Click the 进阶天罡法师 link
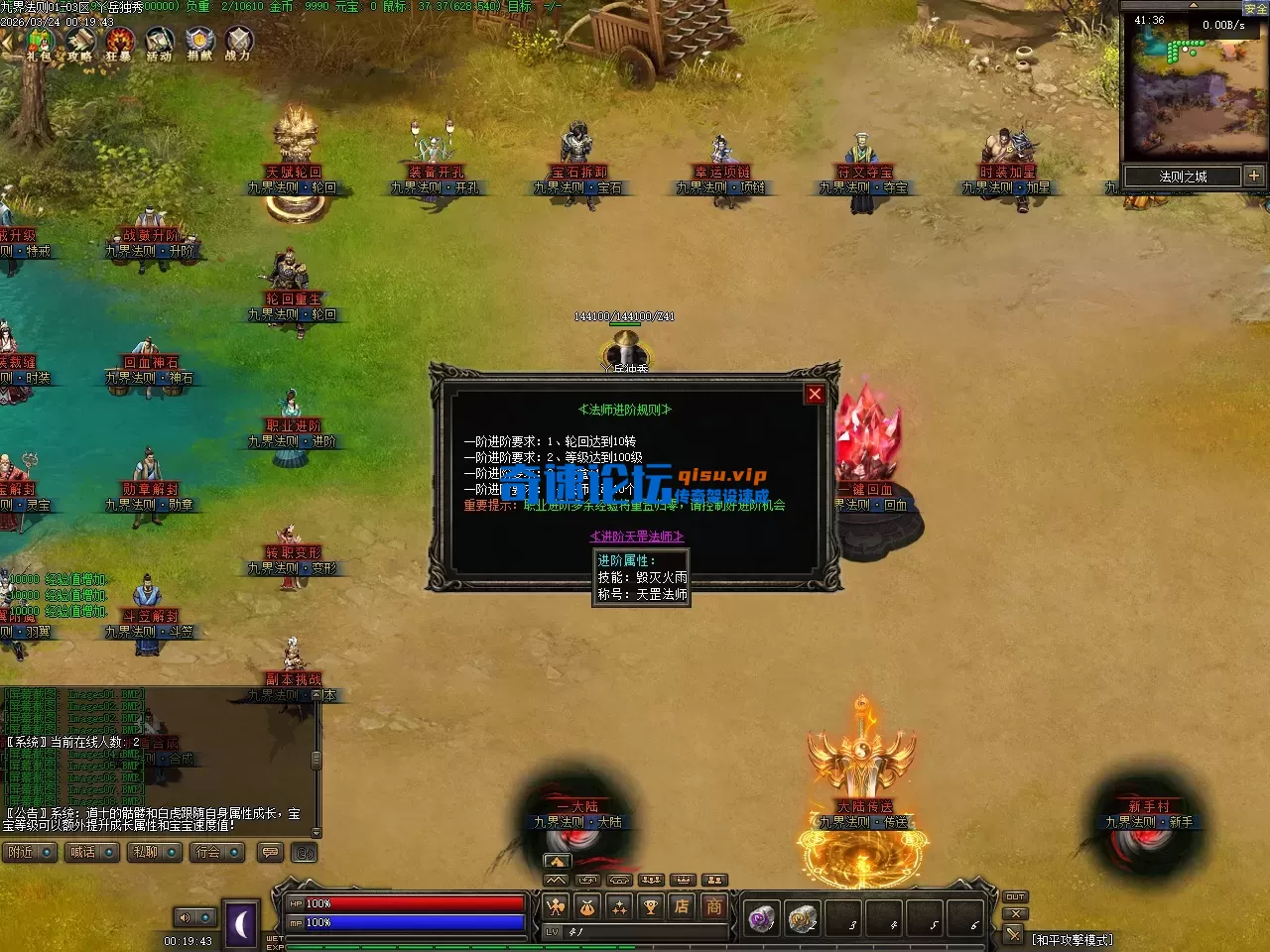 (637, 536)
